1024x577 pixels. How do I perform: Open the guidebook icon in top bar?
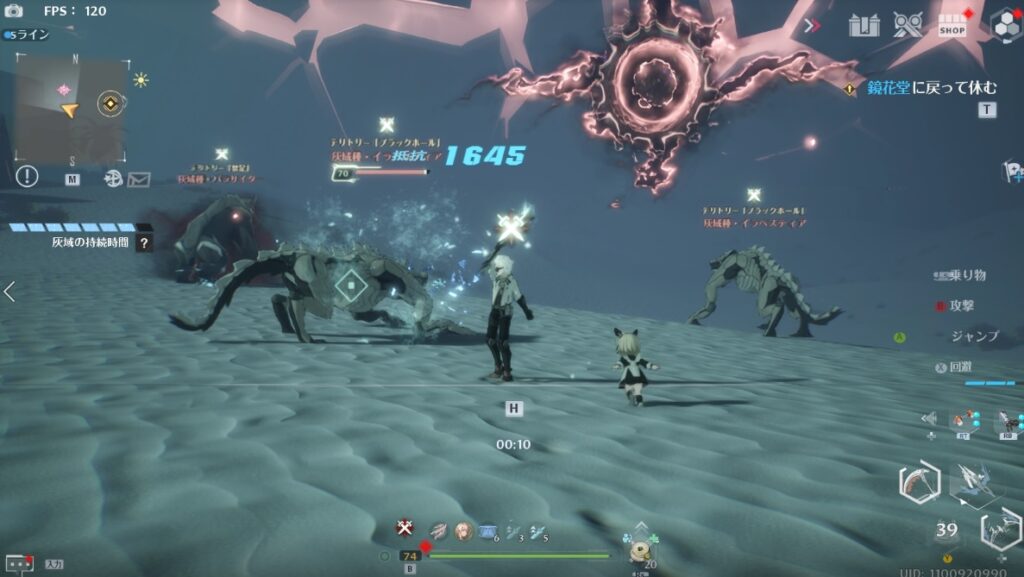864,25
